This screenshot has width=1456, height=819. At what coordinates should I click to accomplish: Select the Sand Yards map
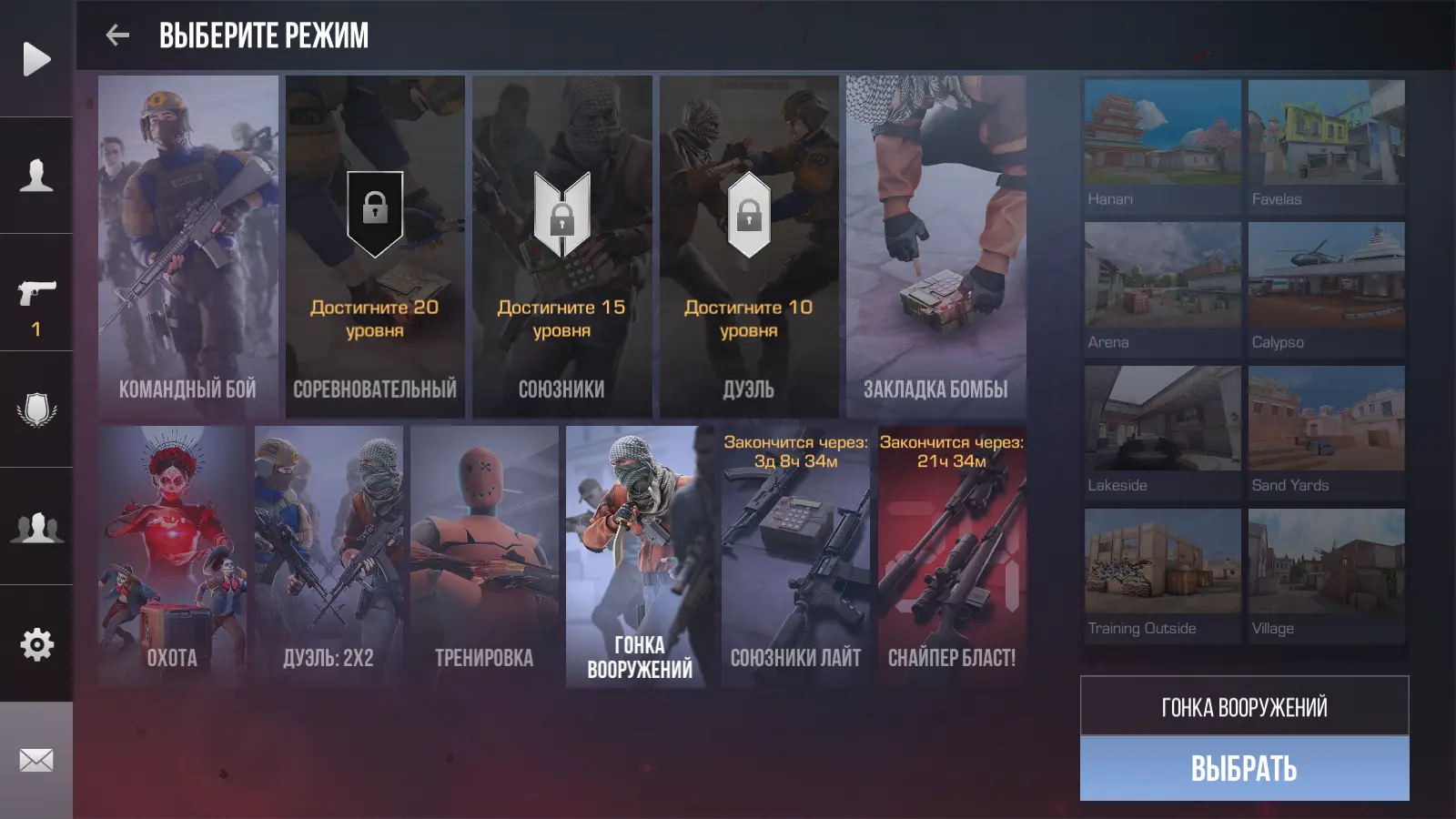point(1326,431)
